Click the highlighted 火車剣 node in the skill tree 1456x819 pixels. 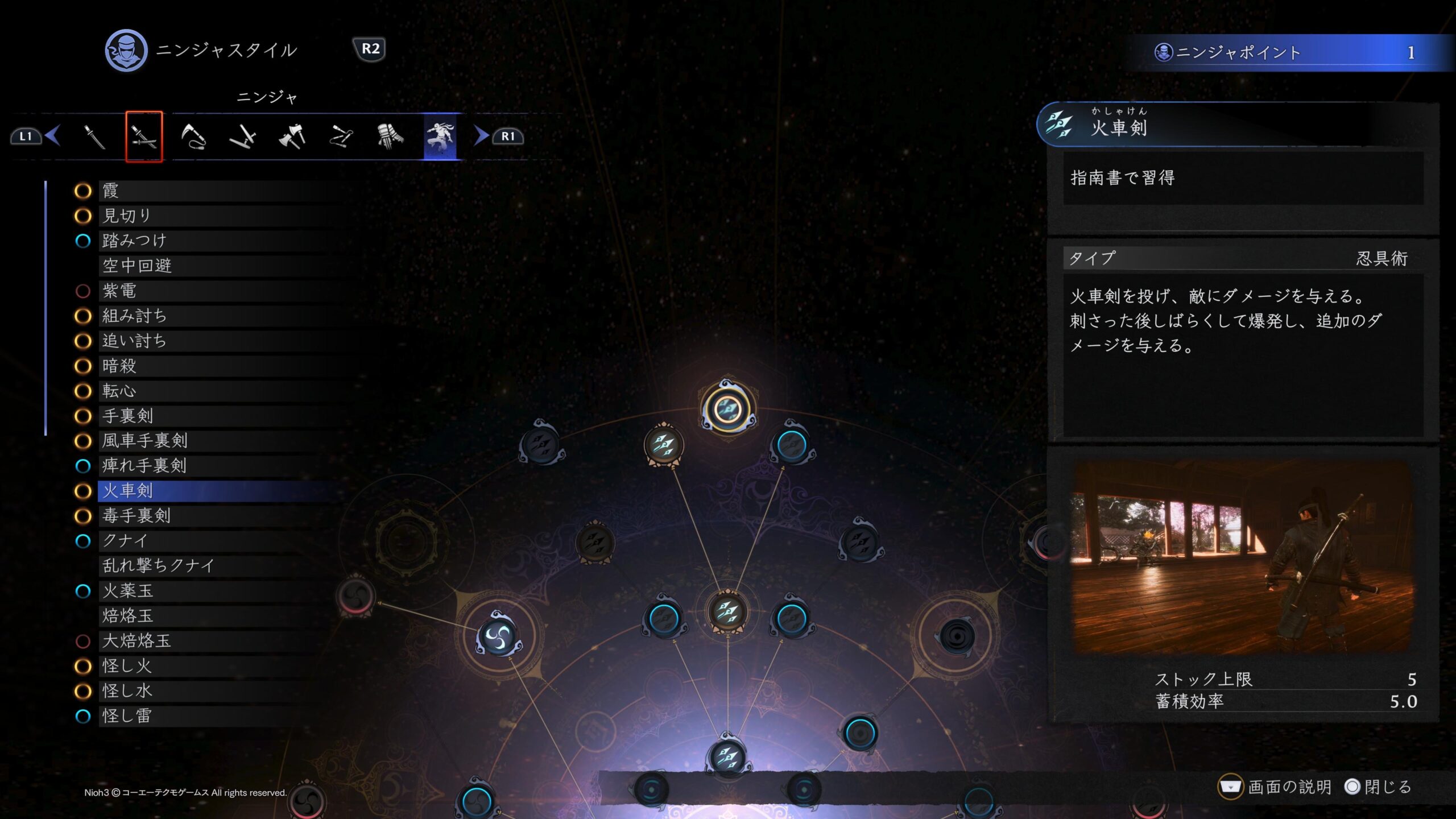727,409
